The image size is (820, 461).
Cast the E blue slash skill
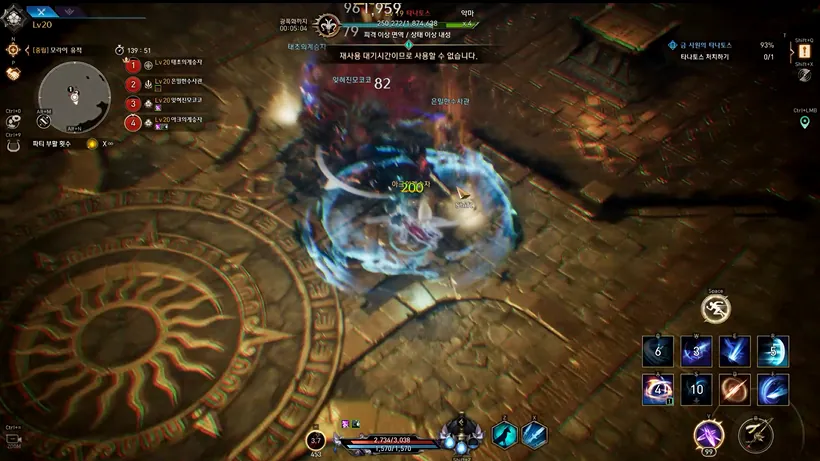[735, 351]
